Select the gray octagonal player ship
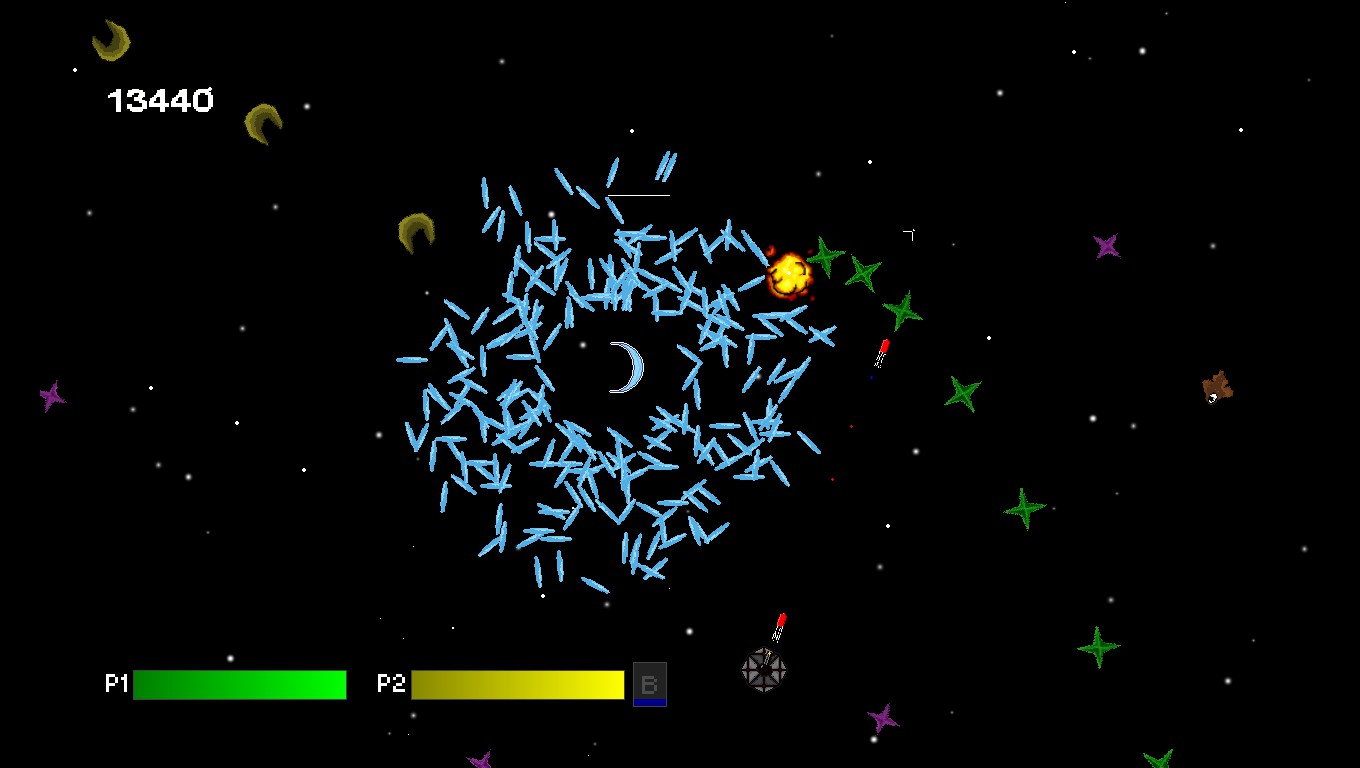This screenshot has width=1360, height=768. click(764, 668)
